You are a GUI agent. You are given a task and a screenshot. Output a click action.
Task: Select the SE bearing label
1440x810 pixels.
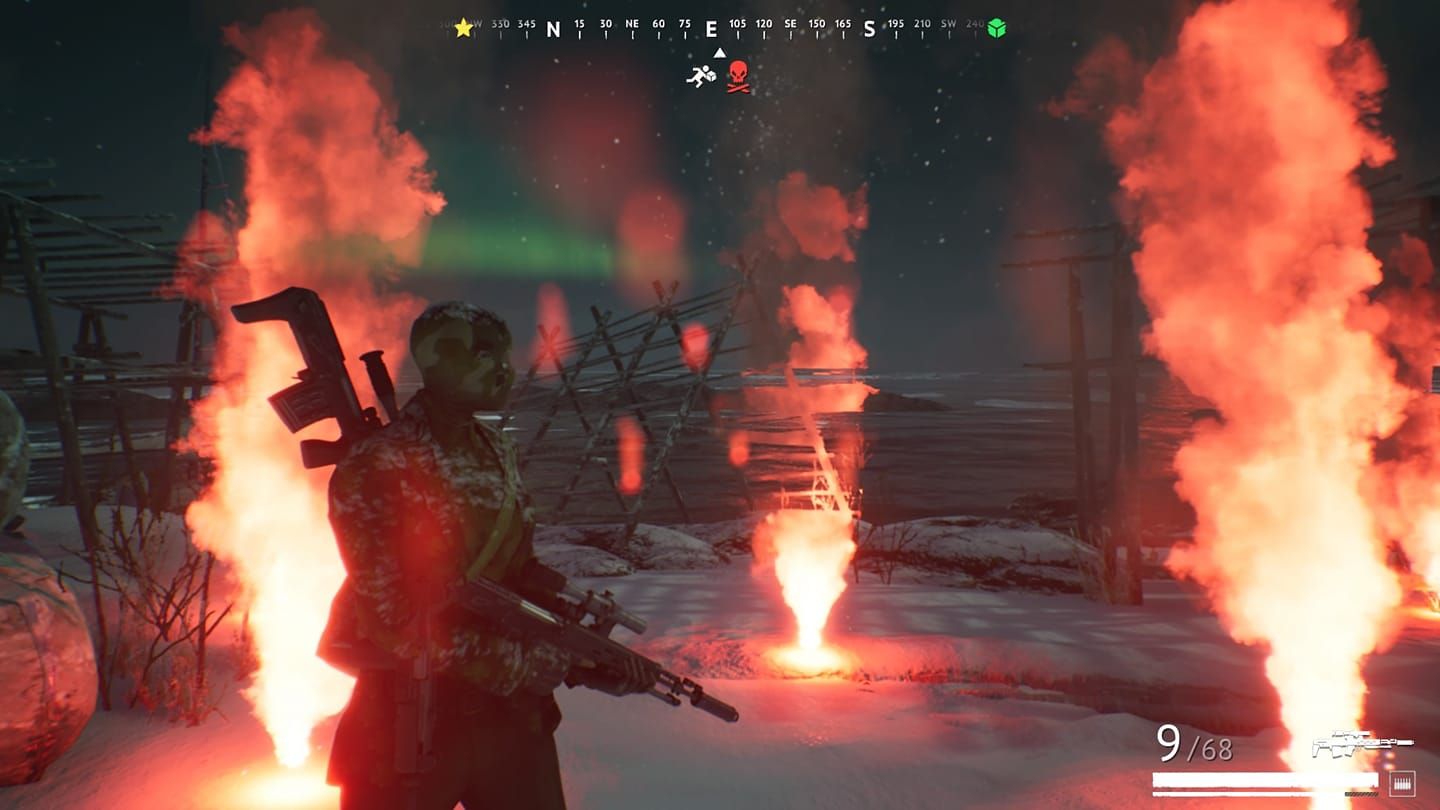click(x=789, y=24)
